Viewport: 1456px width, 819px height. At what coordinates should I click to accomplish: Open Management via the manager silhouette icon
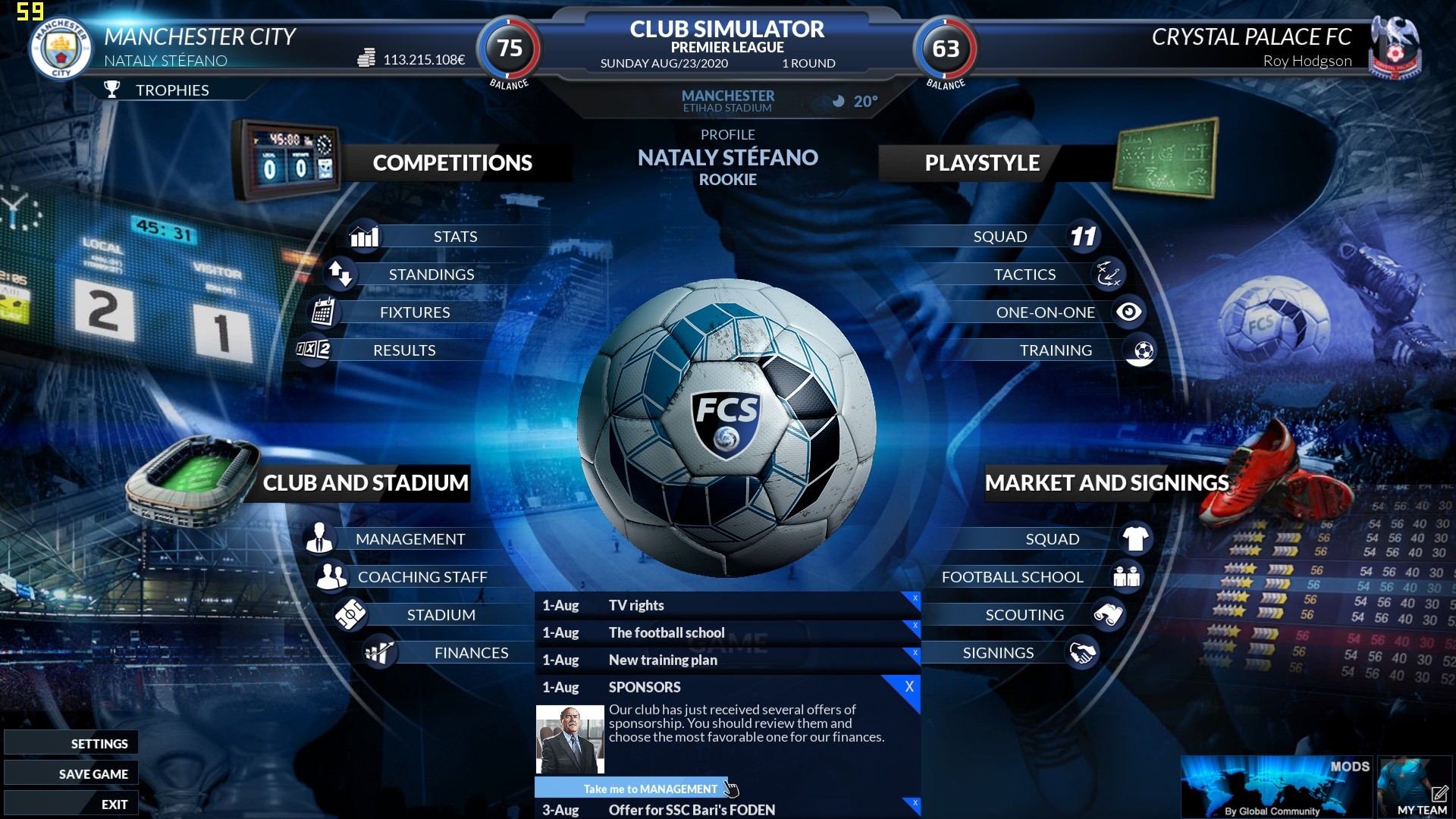[x=319, y=539]
